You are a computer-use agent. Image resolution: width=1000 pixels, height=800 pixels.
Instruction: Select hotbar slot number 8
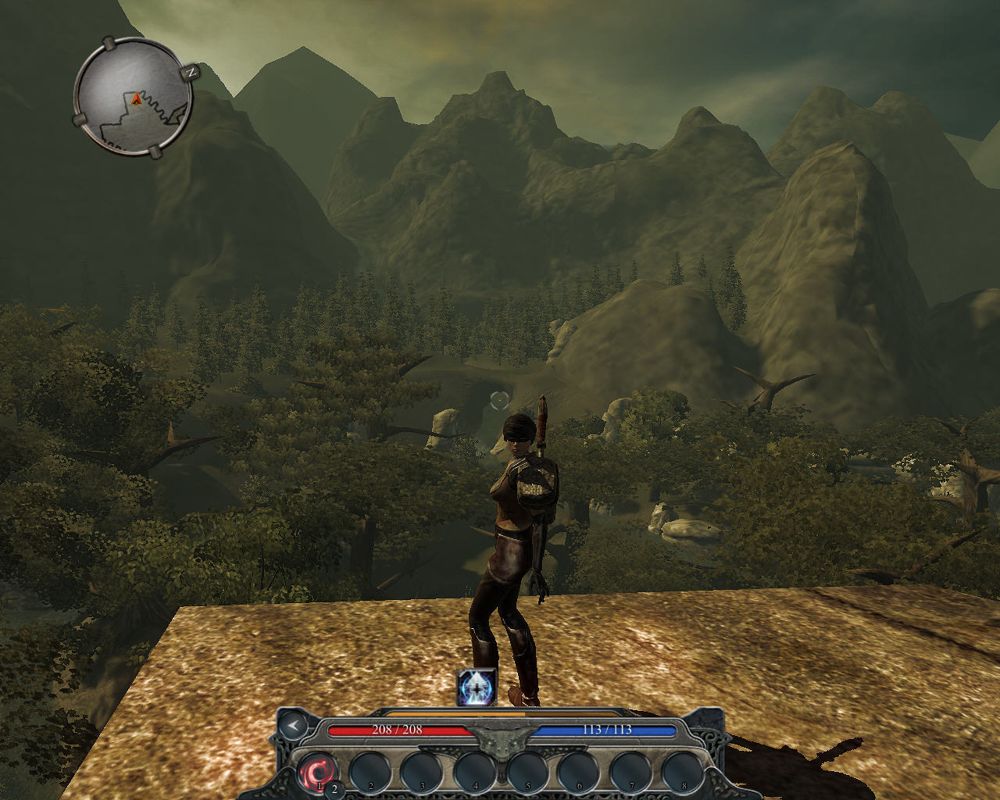click(x=683, y=771)
